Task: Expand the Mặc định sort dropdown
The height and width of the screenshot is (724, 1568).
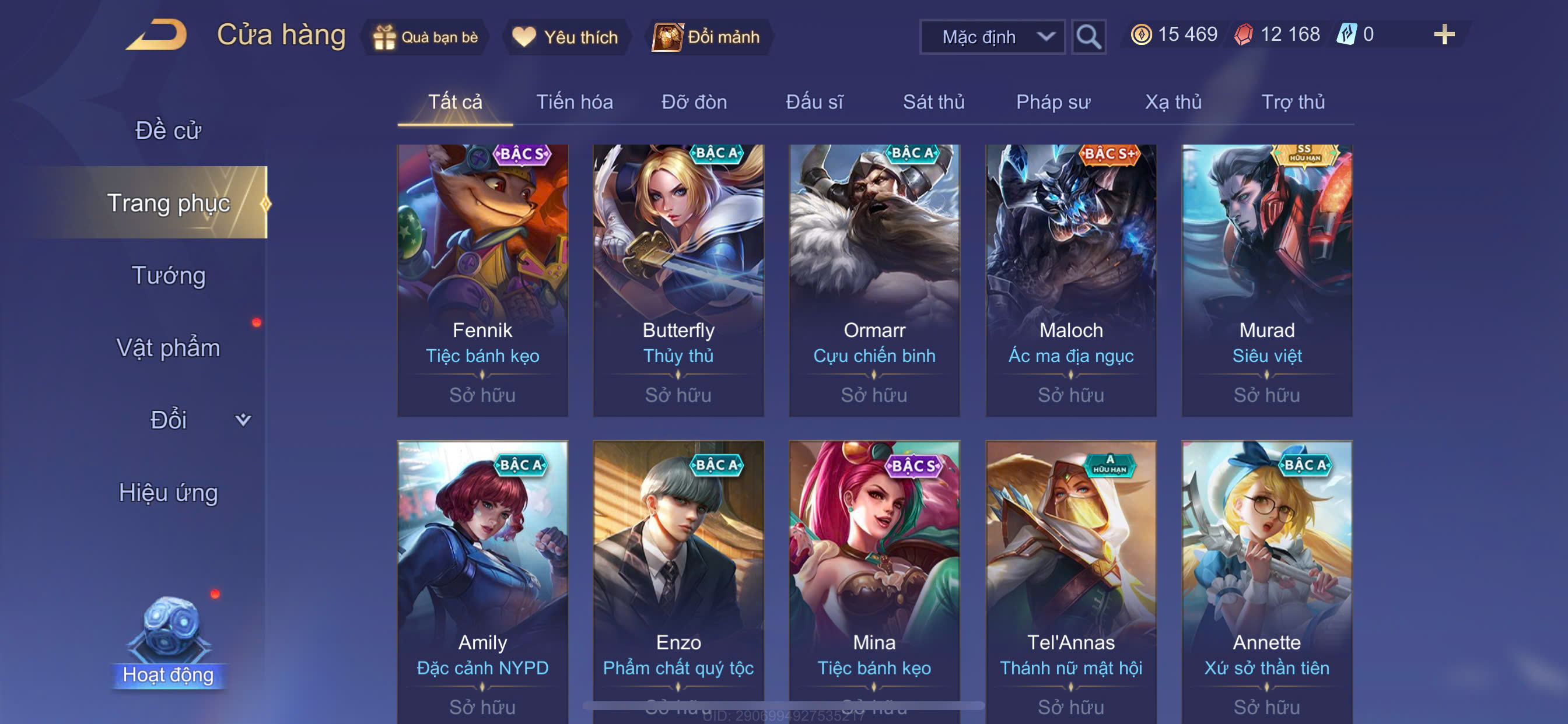Action: 992,37
